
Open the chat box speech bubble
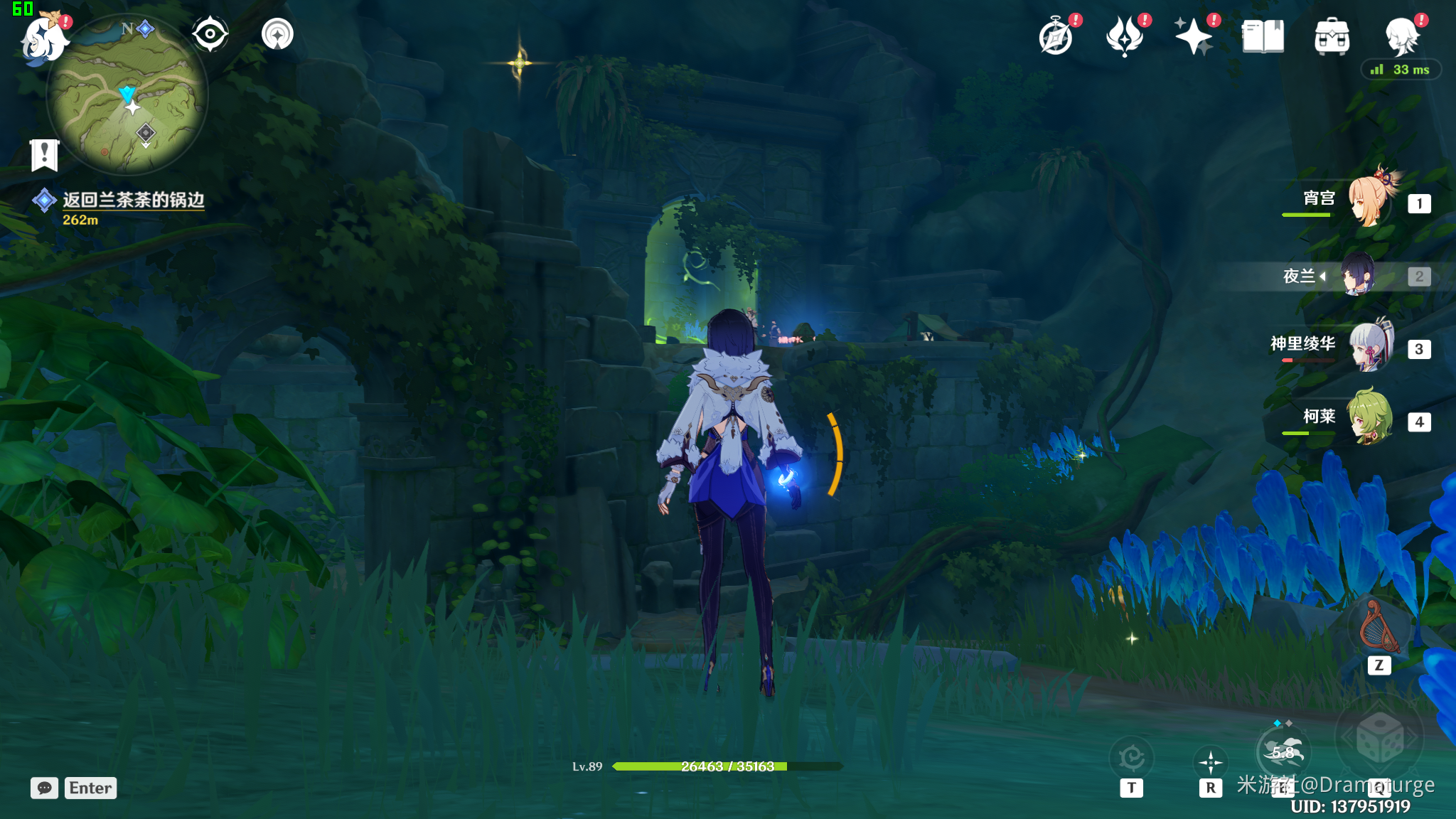[x=44, y=788]
